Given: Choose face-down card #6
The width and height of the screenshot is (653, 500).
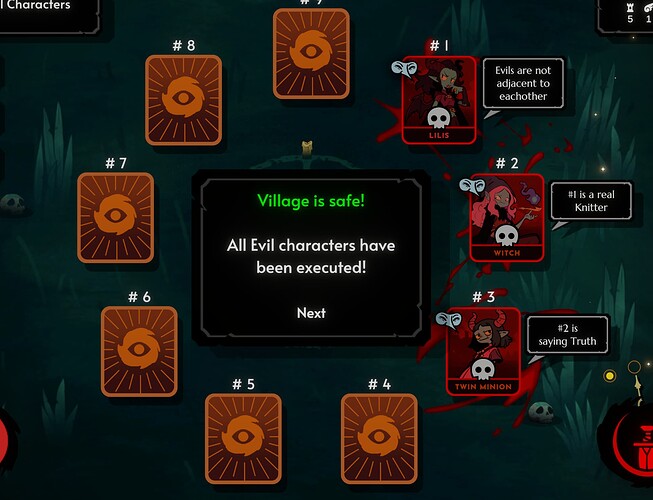Looking at the screenshot, I should [x=139, y=350].
